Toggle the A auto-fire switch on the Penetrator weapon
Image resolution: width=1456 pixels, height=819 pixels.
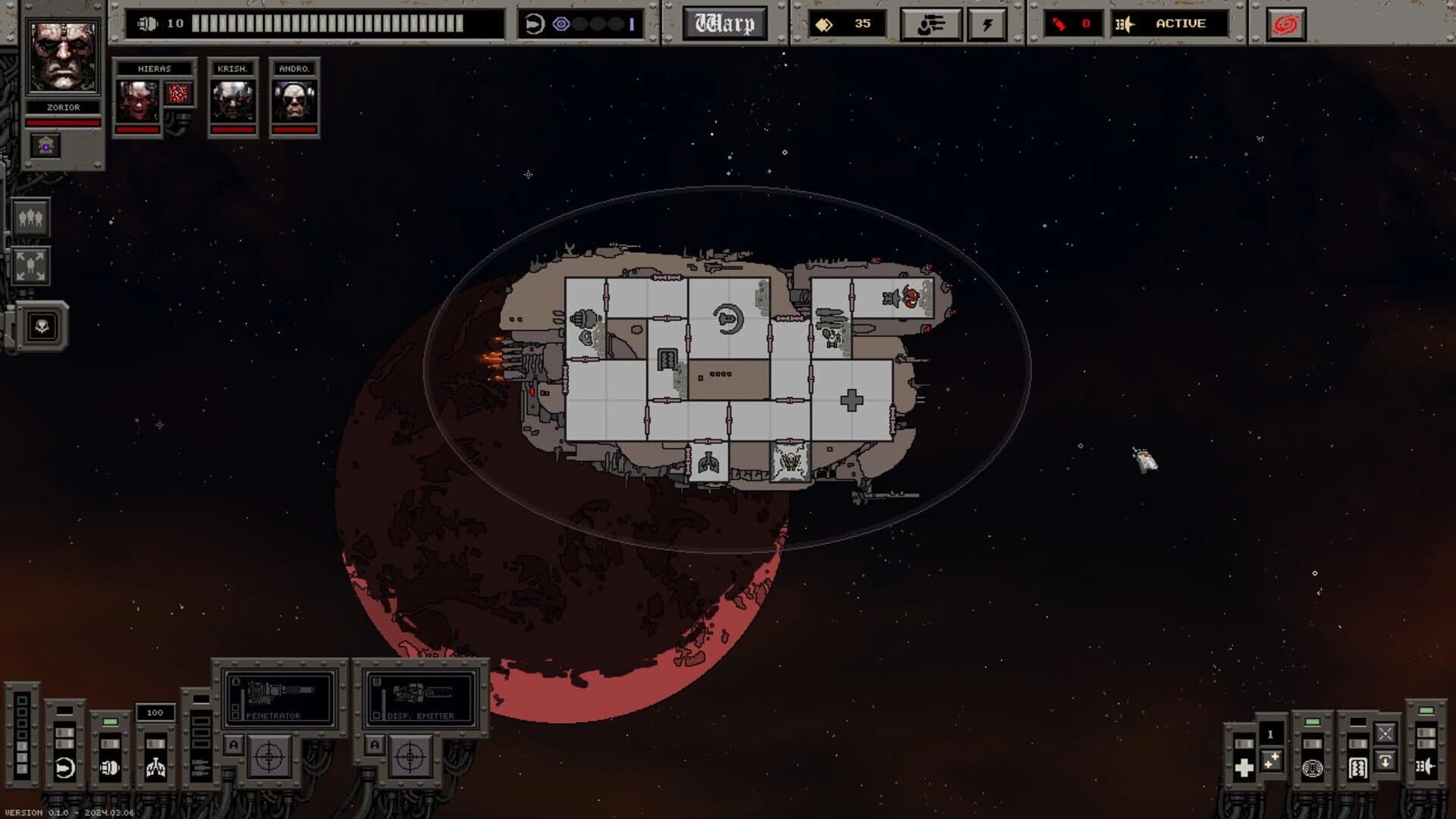click(233, 744)
